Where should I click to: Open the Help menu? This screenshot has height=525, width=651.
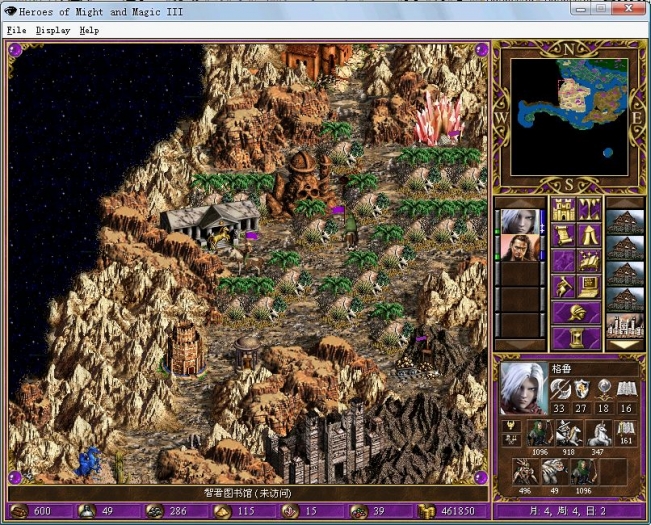(89, 30)
